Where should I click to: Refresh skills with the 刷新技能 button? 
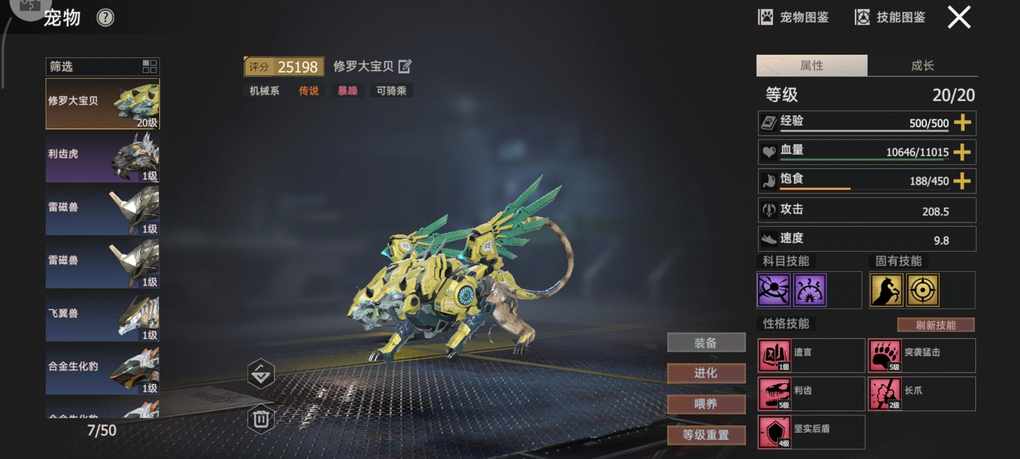point(935,325)
